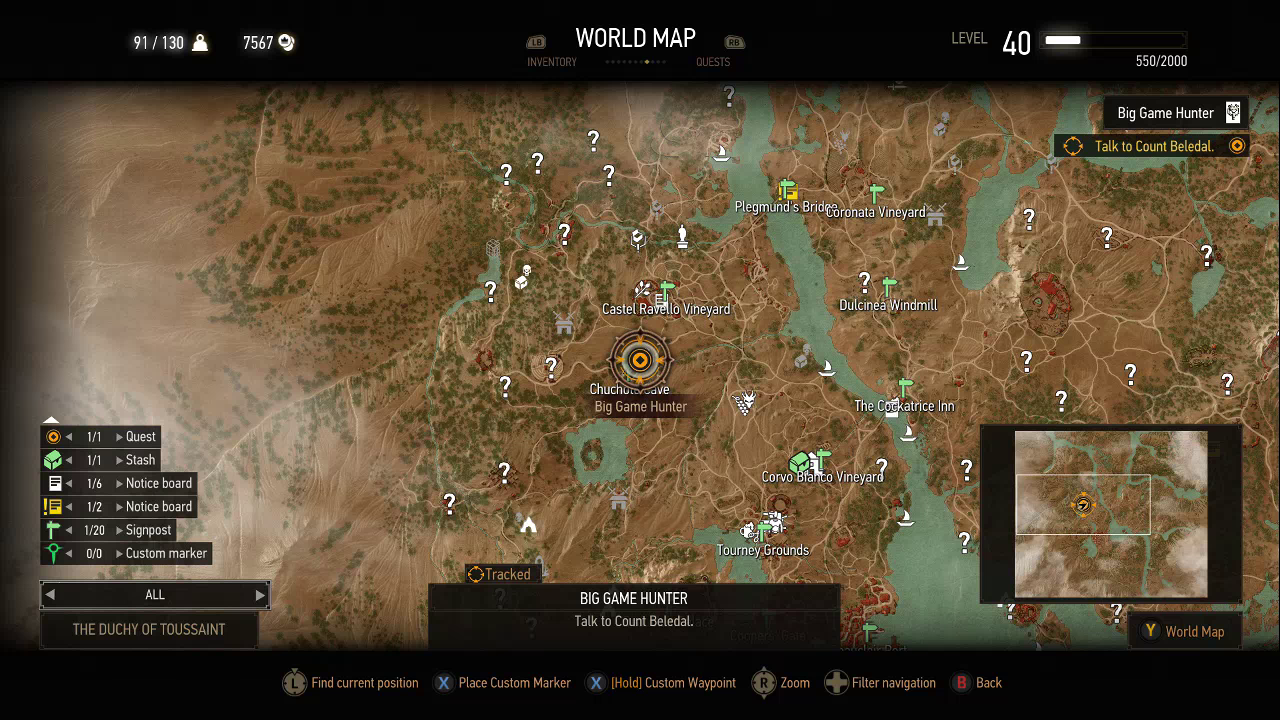
Task: Select Tourney Grounds map marker
Action: tap(765, 527)
